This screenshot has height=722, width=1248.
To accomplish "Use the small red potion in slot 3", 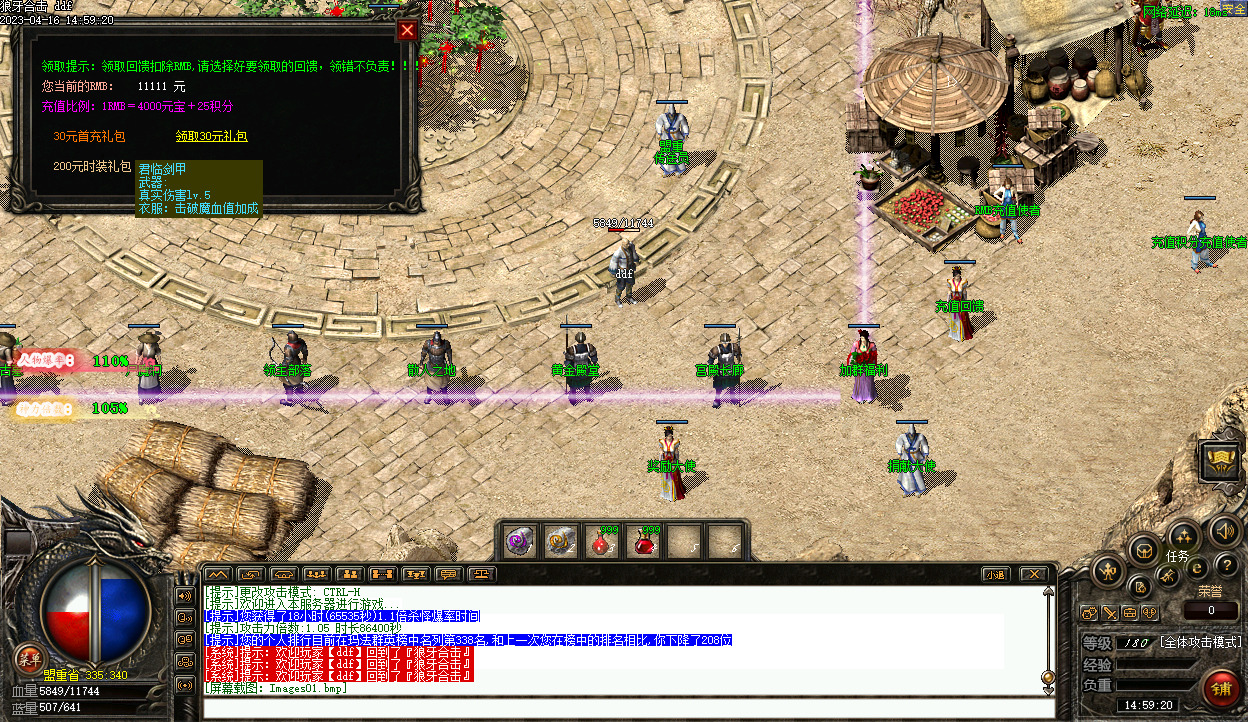I will (x=600, y=541).
